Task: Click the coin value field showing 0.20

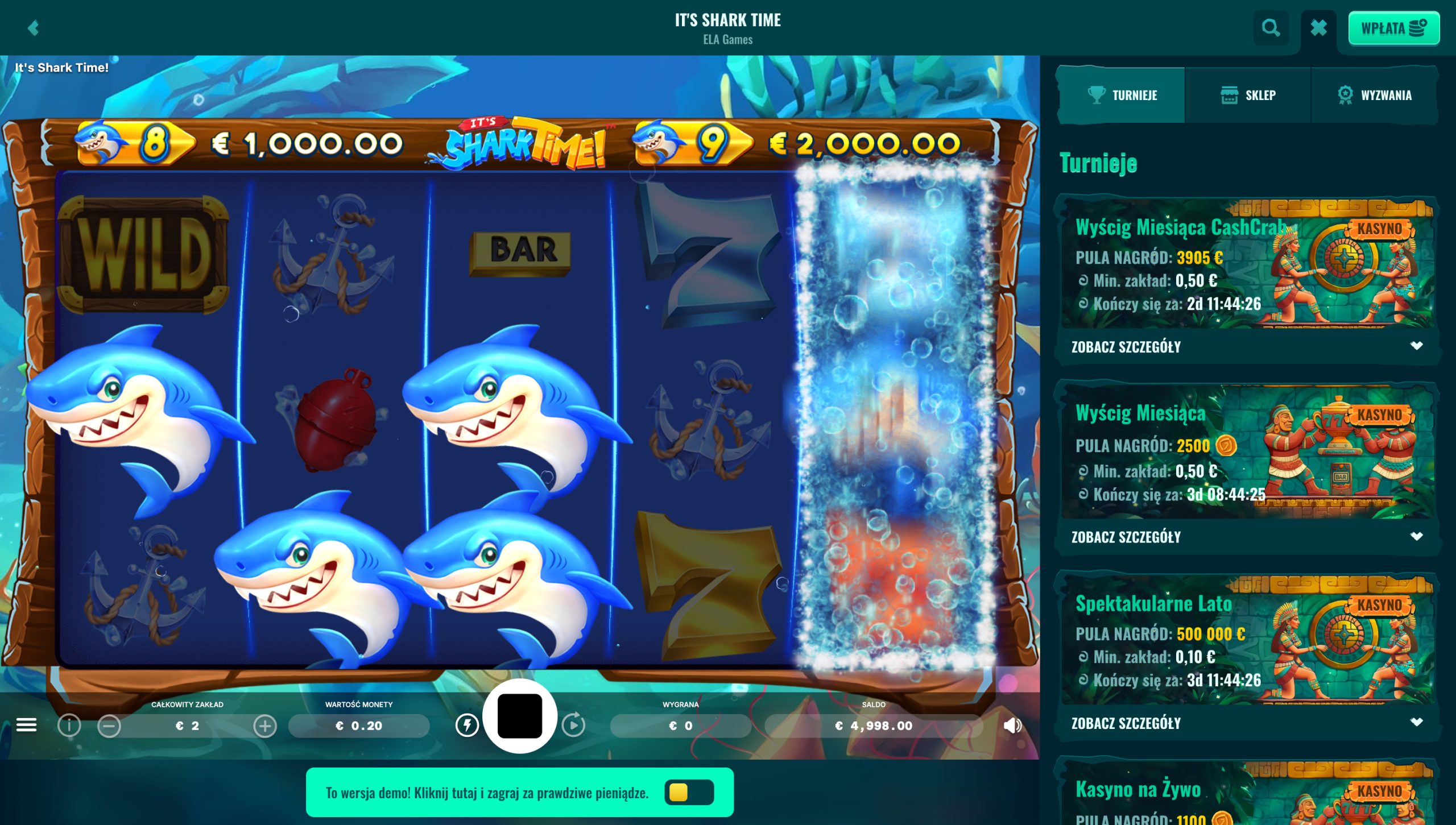Action: (x=358, y=725)
